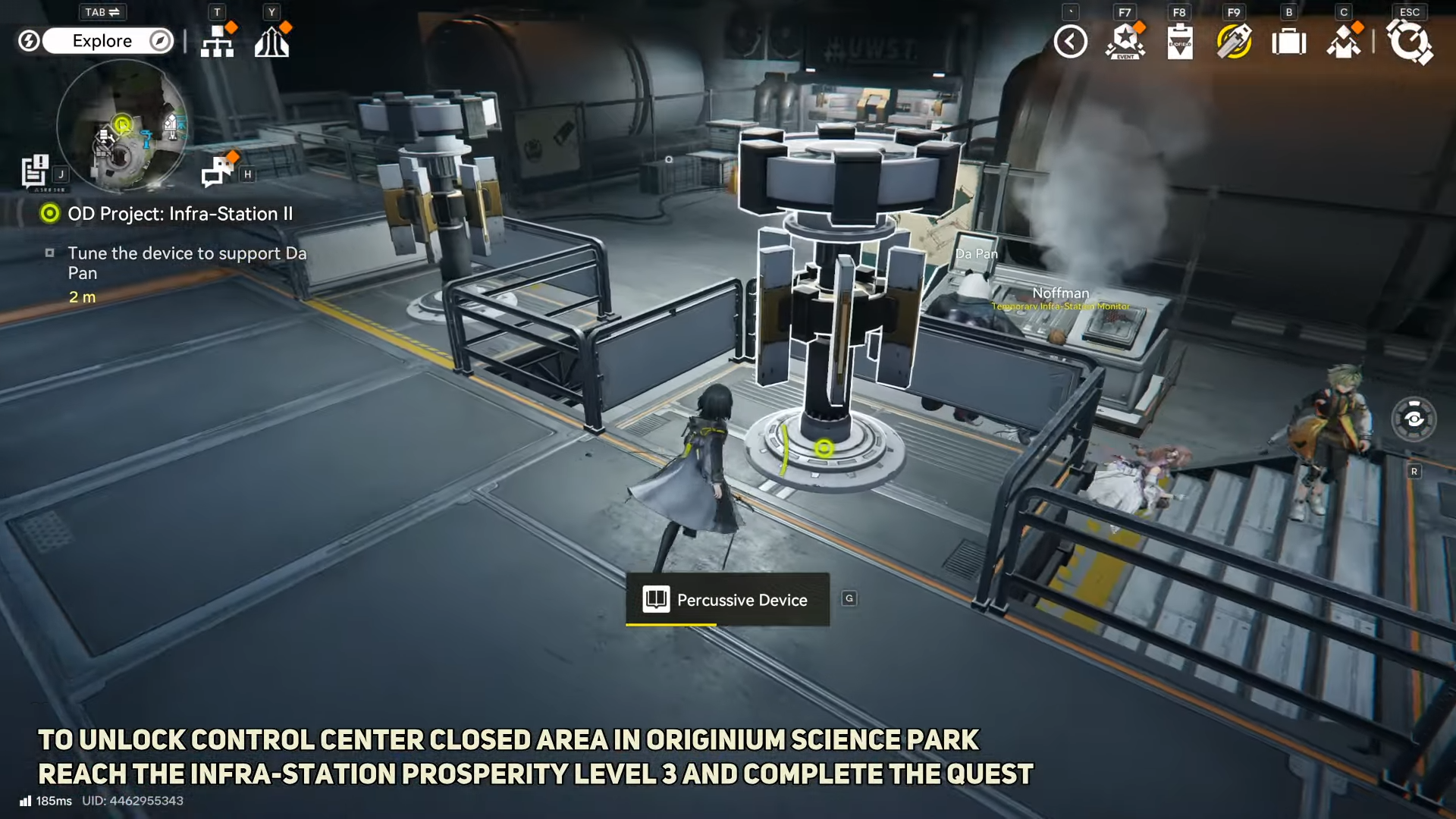Open the quest log checklist icon
The image size is (1456, 819).
(35, 171)
